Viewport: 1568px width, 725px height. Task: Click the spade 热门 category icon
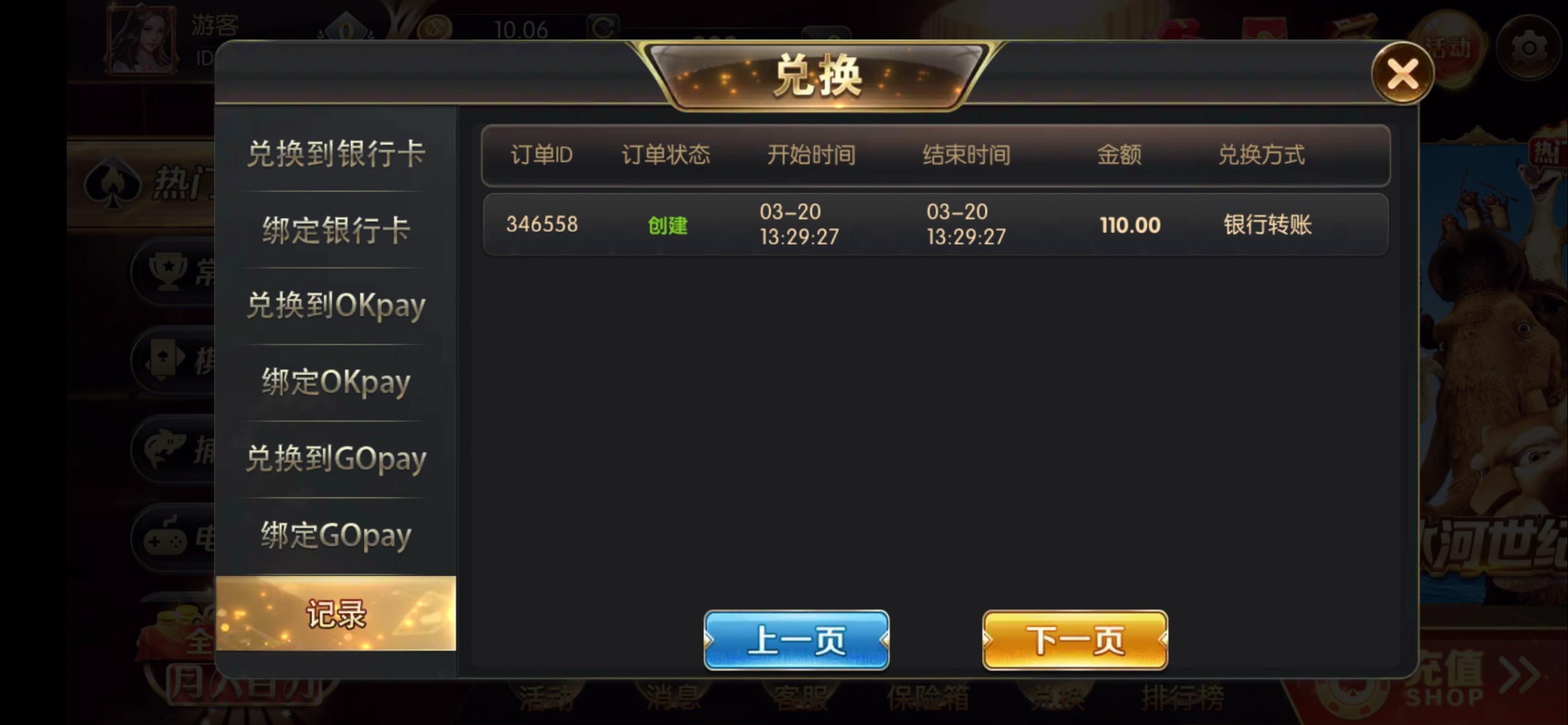(113, 181)
